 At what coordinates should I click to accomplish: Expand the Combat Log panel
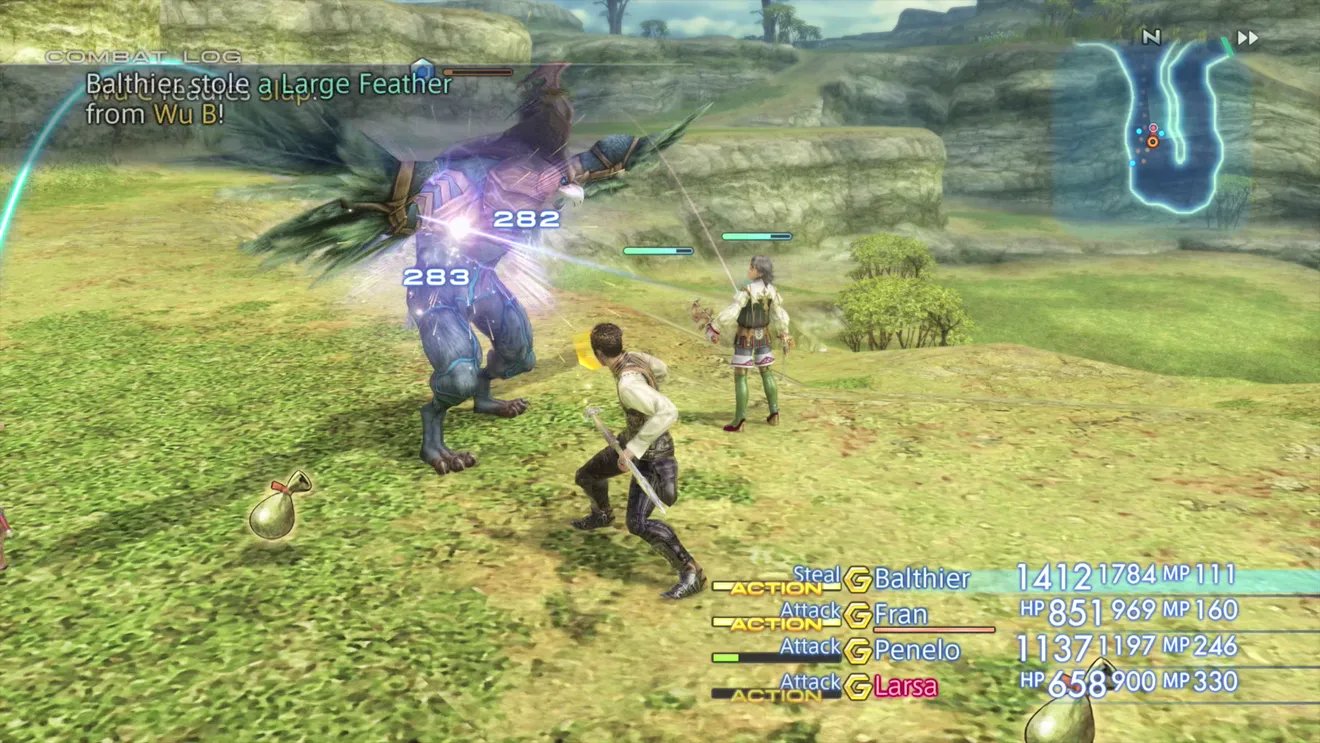coord(143,56)
